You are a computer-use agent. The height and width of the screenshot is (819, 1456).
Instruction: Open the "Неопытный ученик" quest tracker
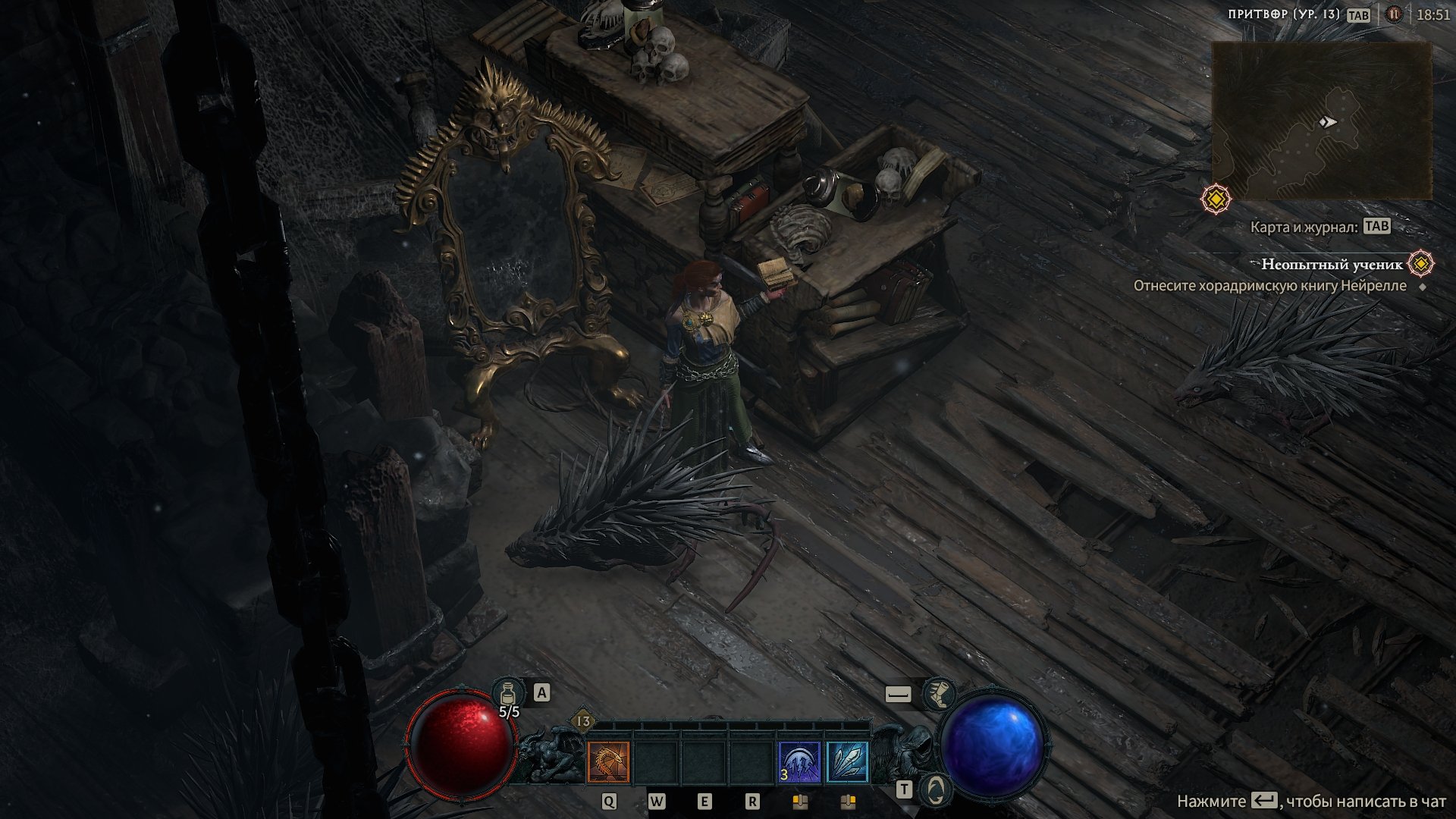tap(1332, 264)
